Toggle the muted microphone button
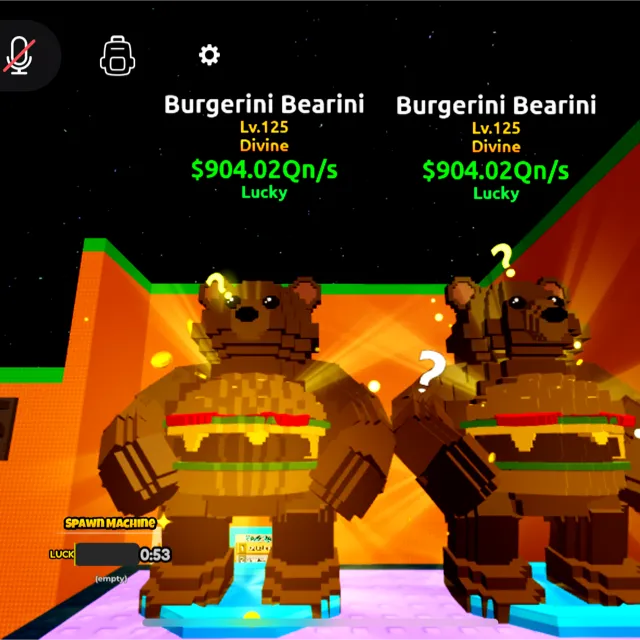The image size is (640, 640). (x=19, y=55)
